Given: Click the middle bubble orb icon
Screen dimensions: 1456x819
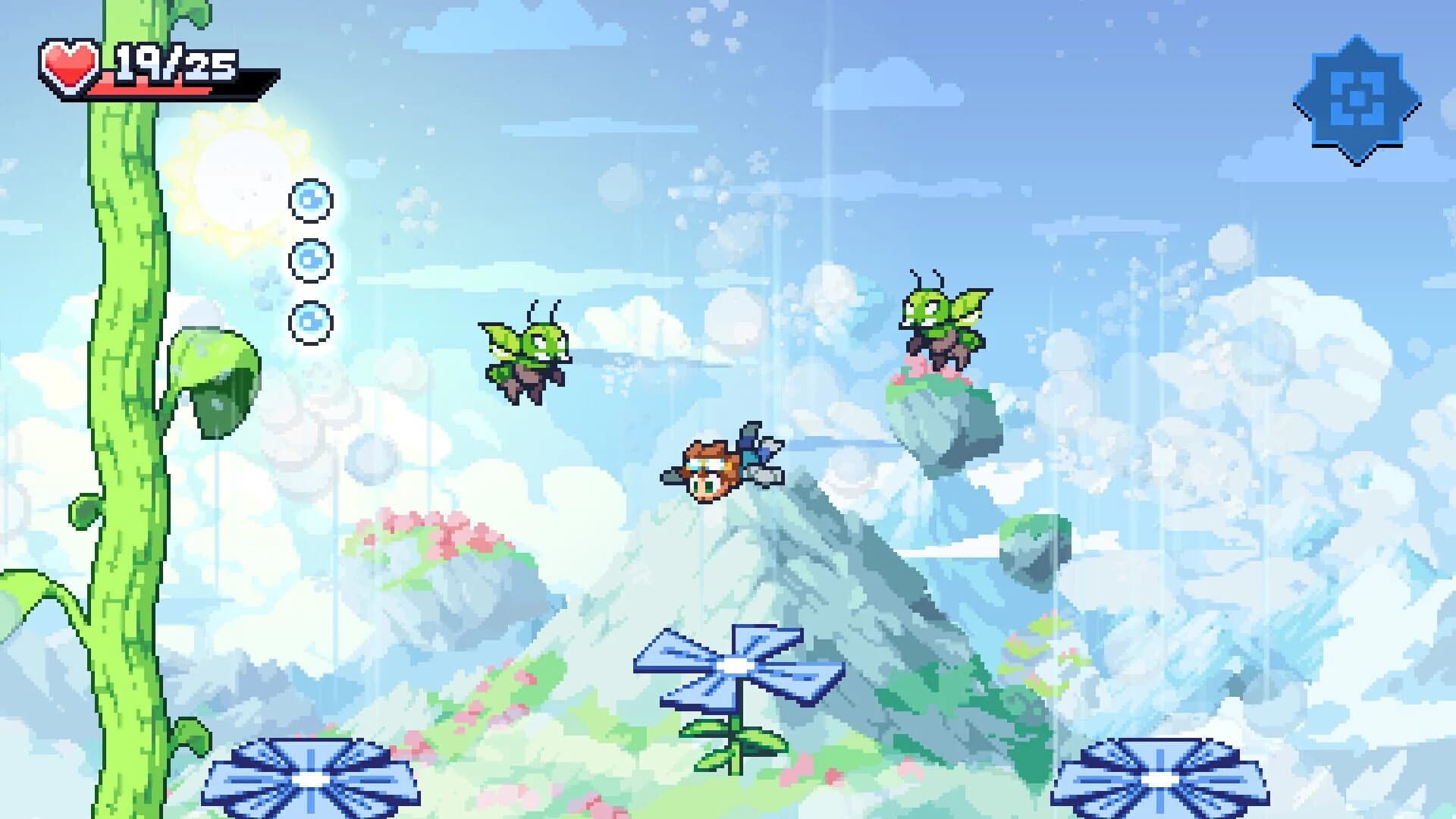Looking at the screenshot, I should point(310,260).
